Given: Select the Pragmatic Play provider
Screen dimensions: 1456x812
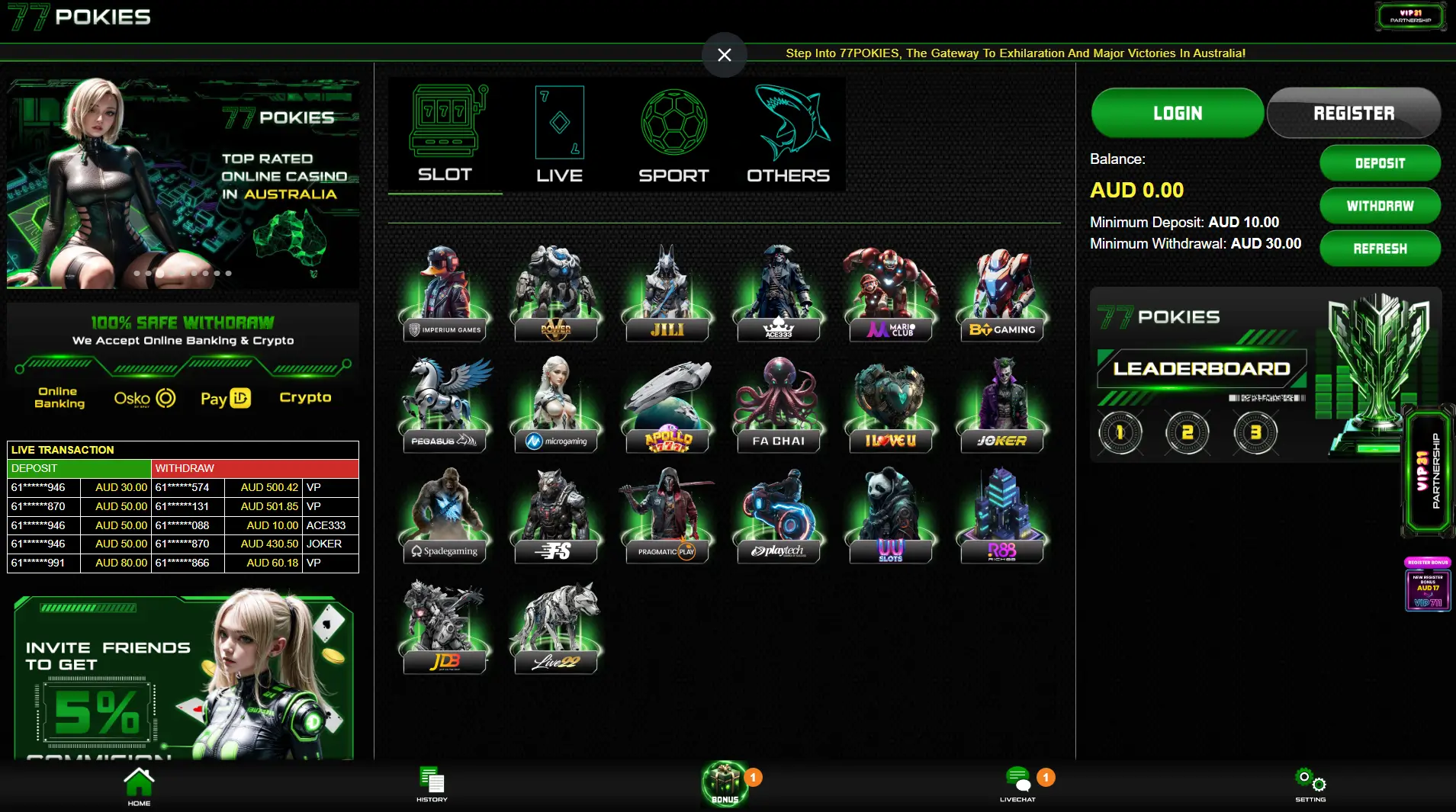Looking at the screenshot, I should [x=667, y=515].
